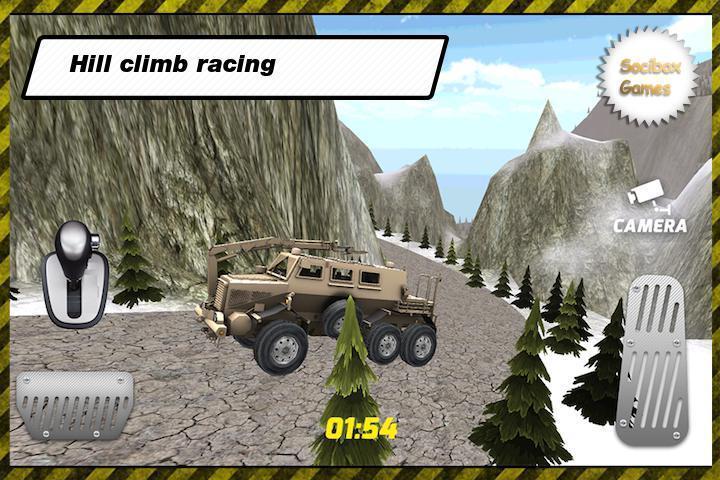Viewport: 720px width, 480px height.
Task: Switch the camera view
Action: pyautogui.click(x=649, y=210)
